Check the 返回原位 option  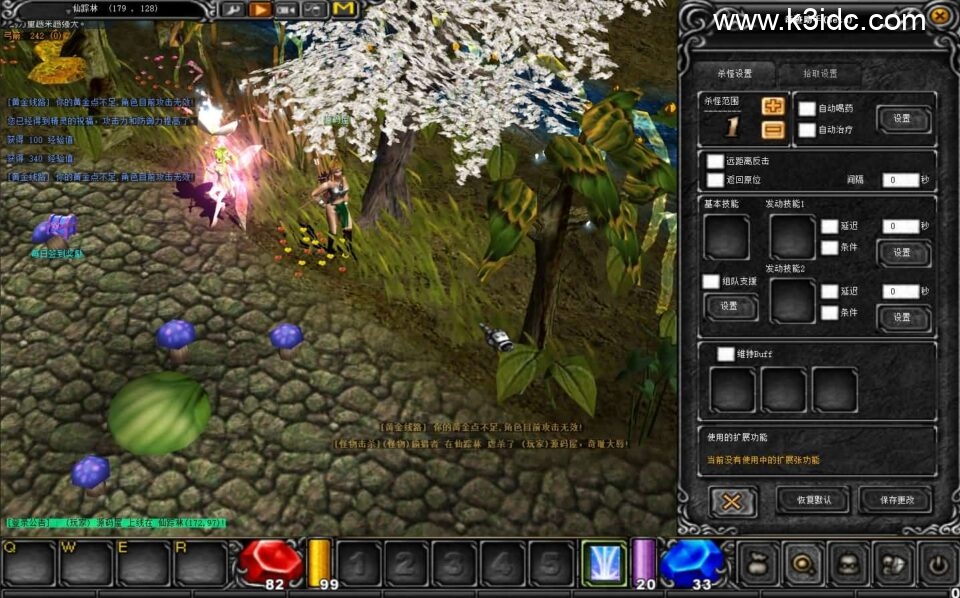[715, 180]
